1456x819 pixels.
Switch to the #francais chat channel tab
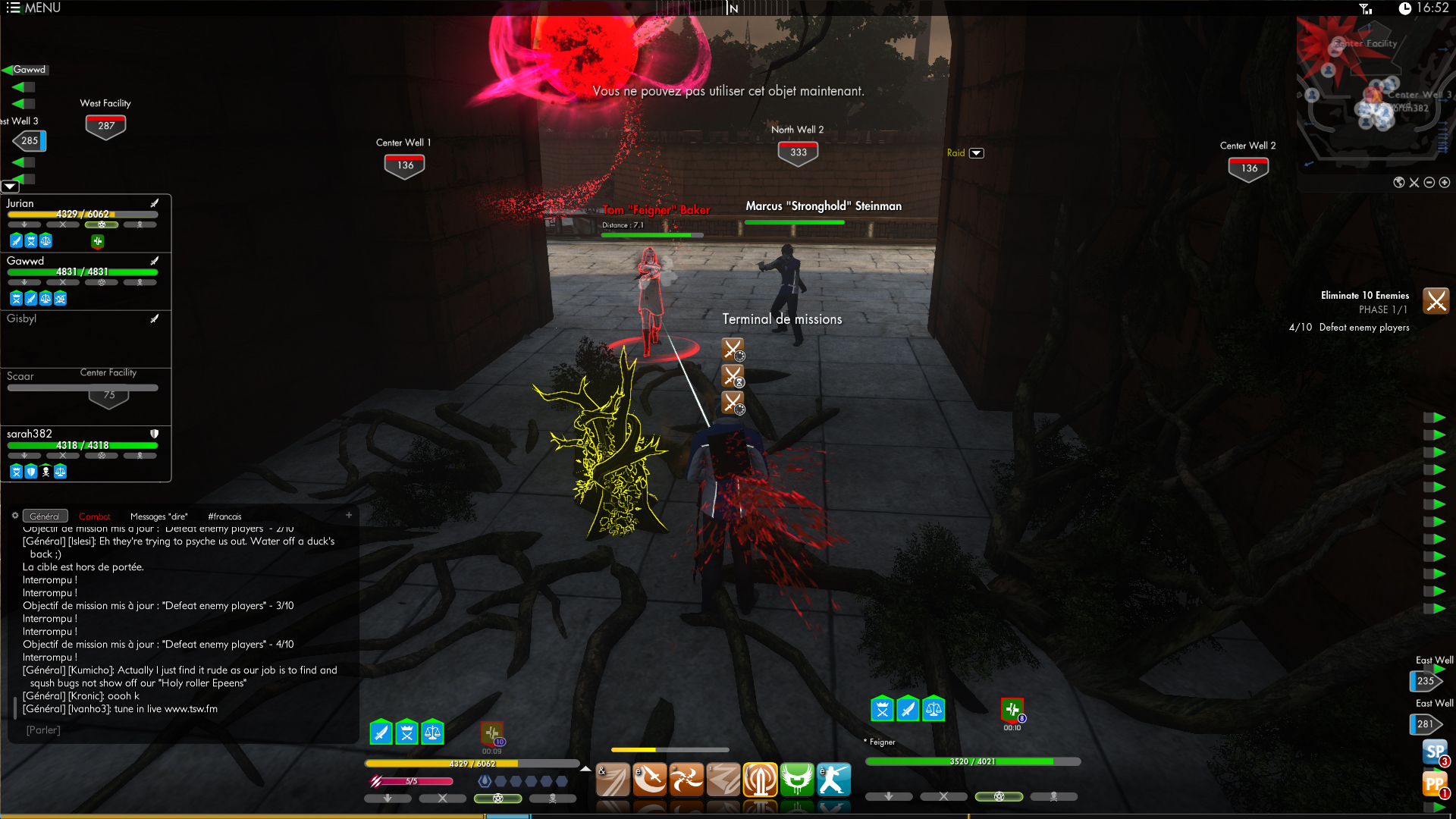(224, 516)
